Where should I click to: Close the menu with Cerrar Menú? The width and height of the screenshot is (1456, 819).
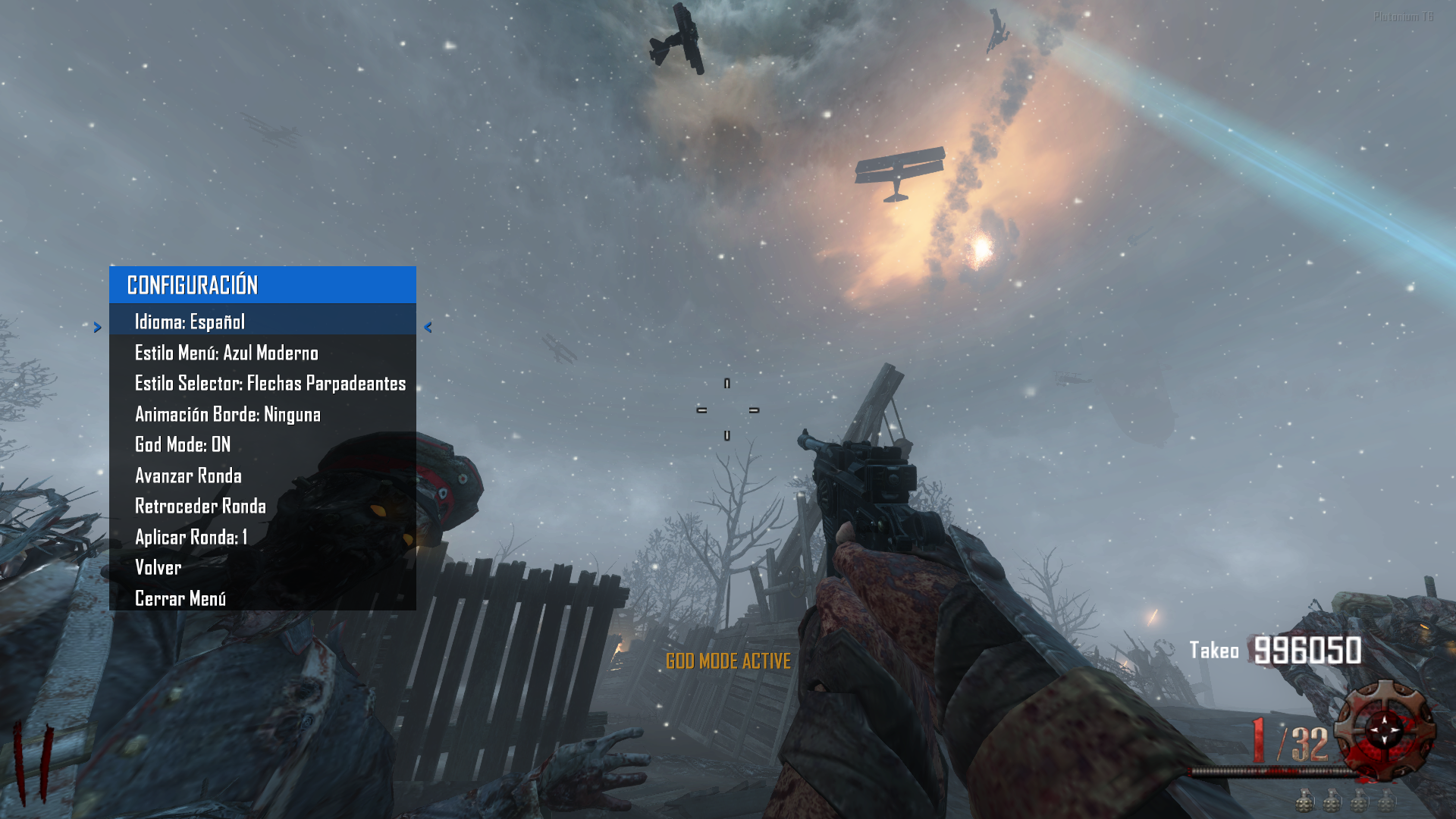180,599
